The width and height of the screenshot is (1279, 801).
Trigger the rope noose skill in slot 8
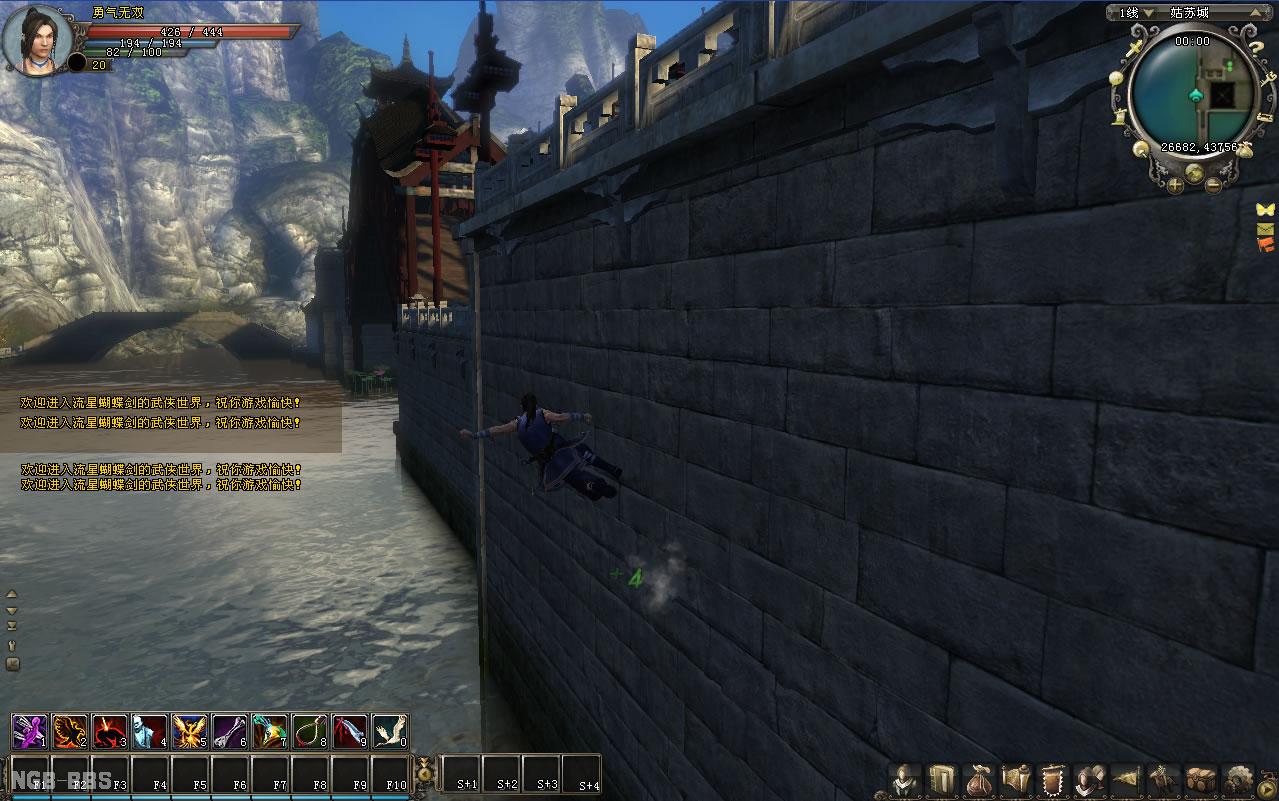click(310, 732)
